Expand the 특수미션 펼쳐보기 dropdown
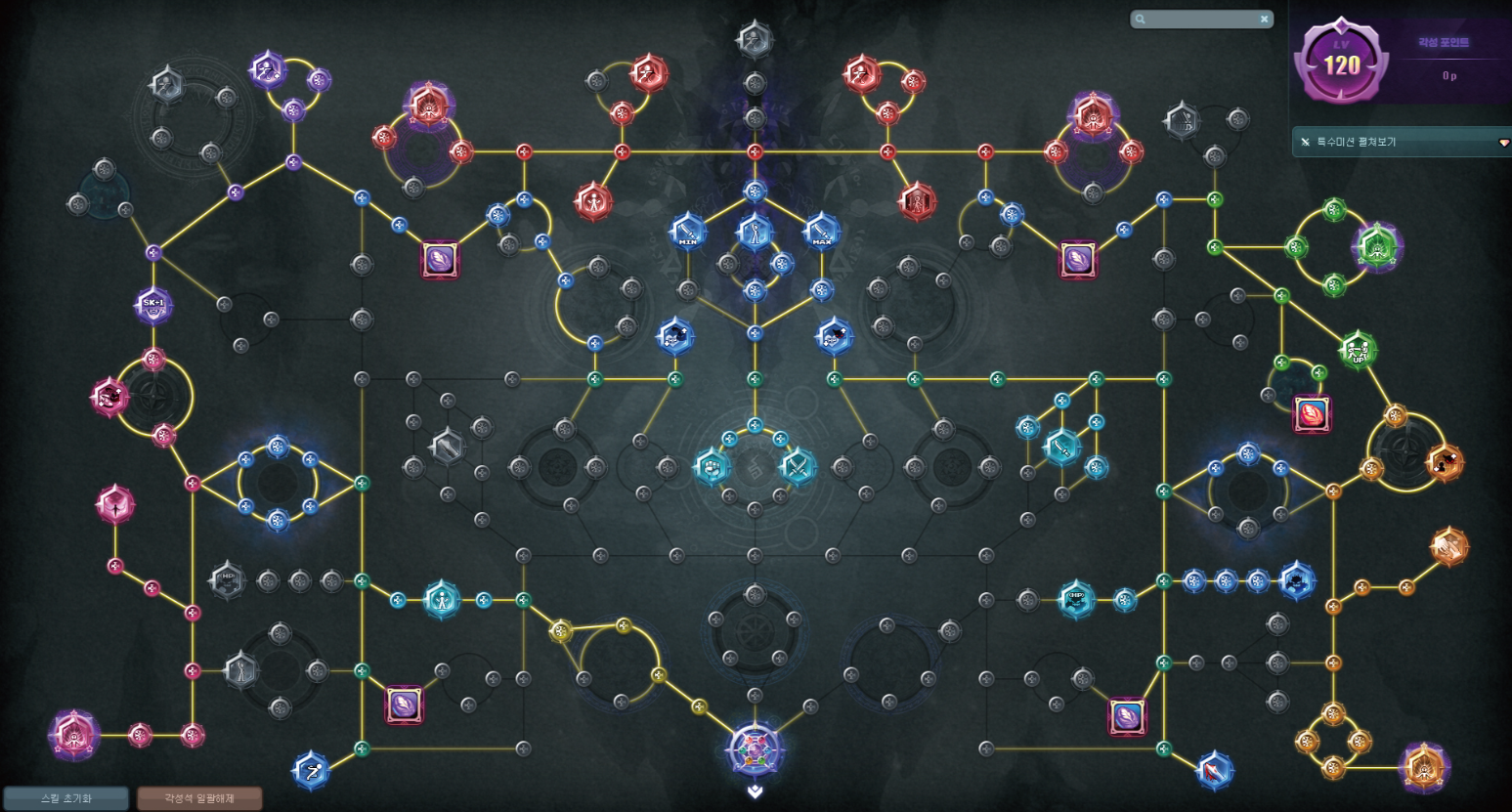The width and height of the screenshot is (1512, 812). click(x=1503, y=143)
